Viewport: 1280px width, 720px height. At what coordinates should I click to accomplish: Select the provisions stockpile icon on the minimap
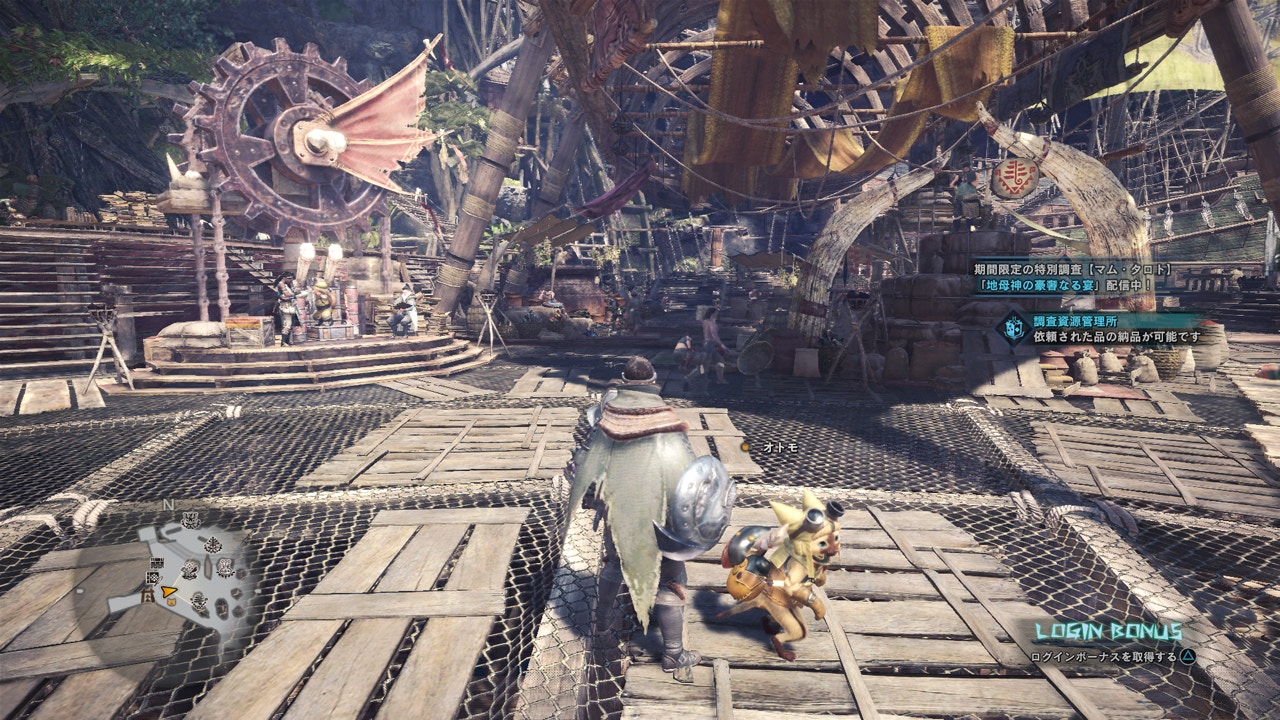tap(152, 577)
